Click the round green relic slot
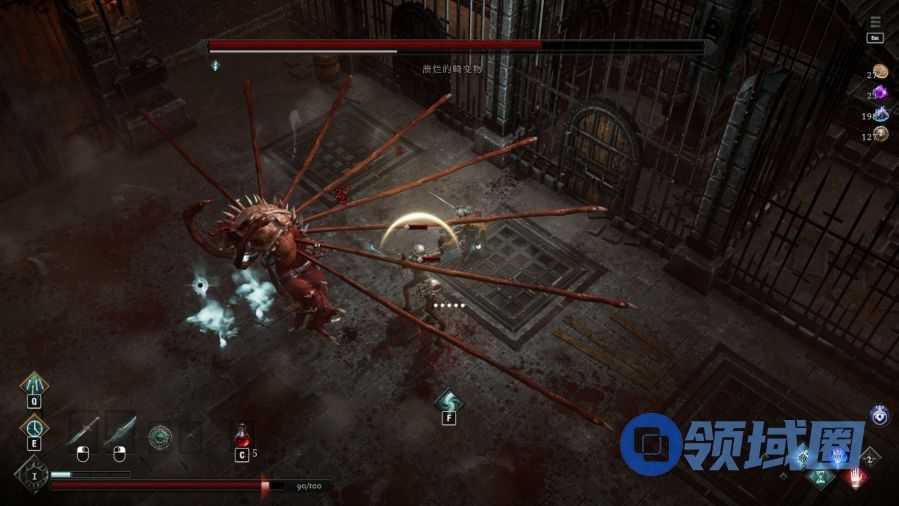 click(x=160, y=436)
